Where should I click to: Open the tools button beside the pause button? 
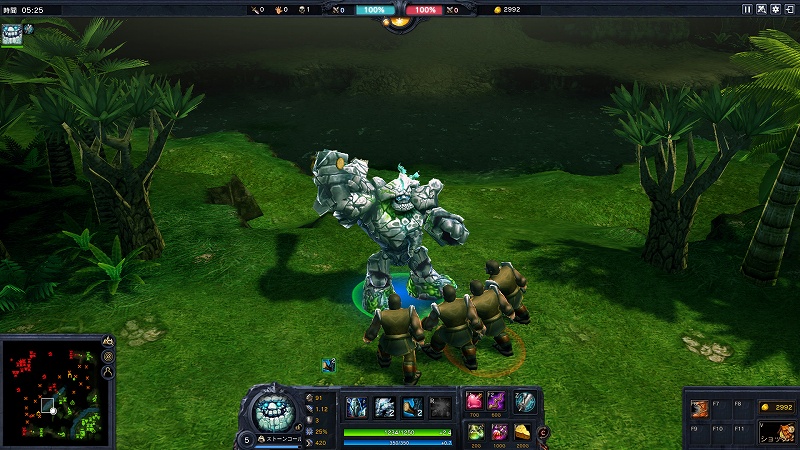[763, 9]
